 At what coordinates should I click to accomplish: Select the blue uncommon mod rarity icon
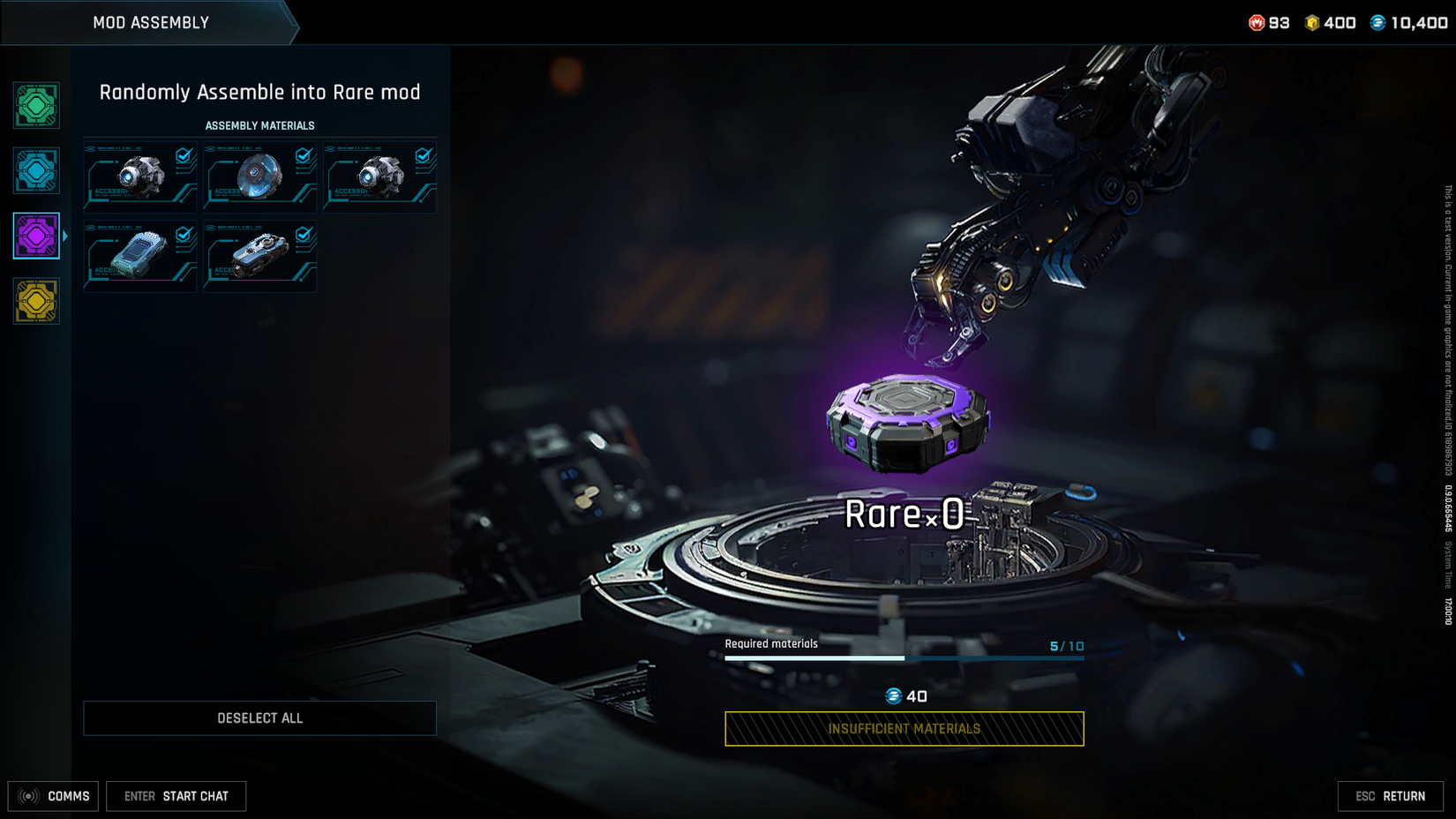click(35, 170)
